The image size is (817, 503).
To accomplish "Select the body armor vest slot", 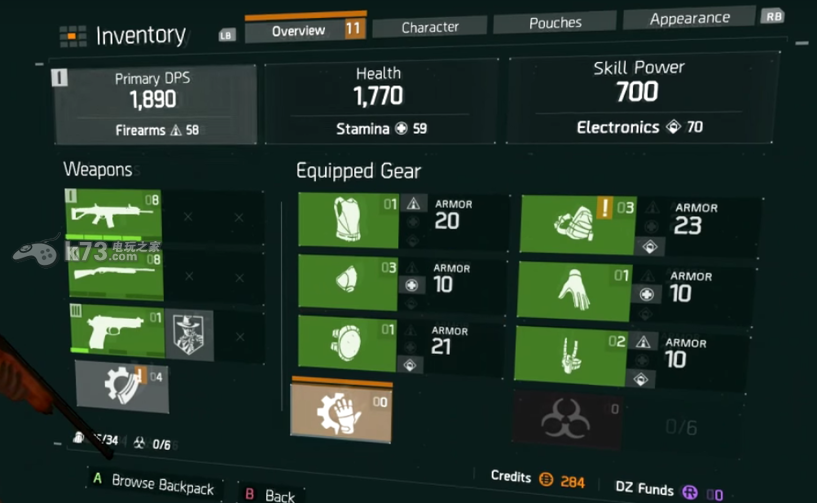I will point(349,221).
